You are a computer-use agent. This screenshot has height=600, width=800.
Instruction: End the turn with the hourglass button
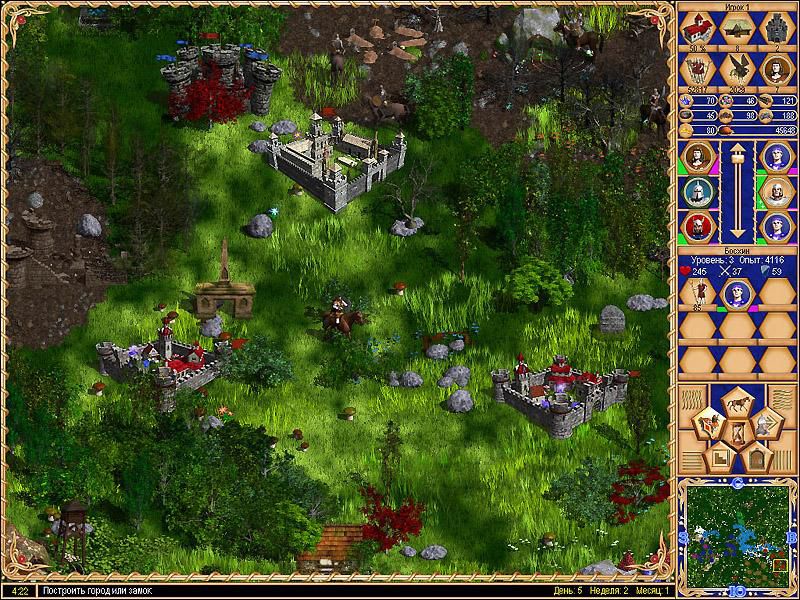(737, 434)
